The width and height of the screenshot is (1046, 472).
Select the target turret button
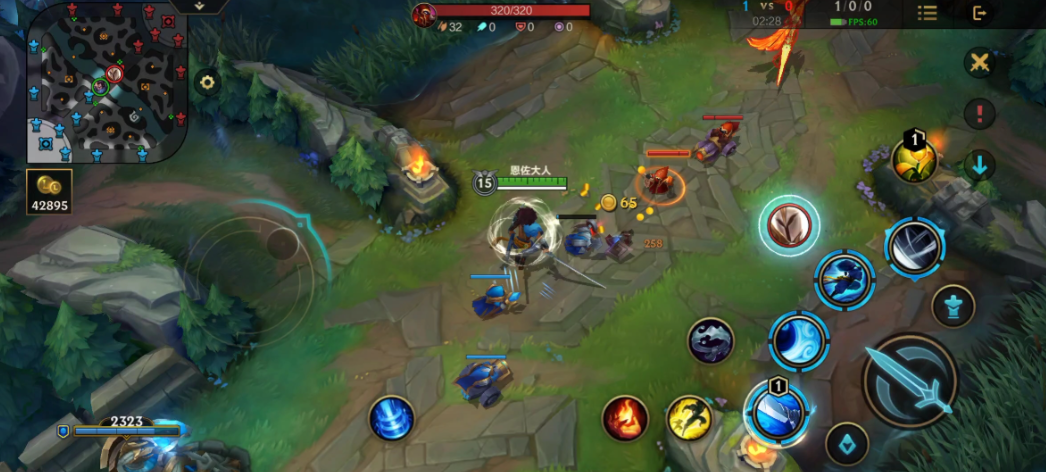tap(953, 305)
